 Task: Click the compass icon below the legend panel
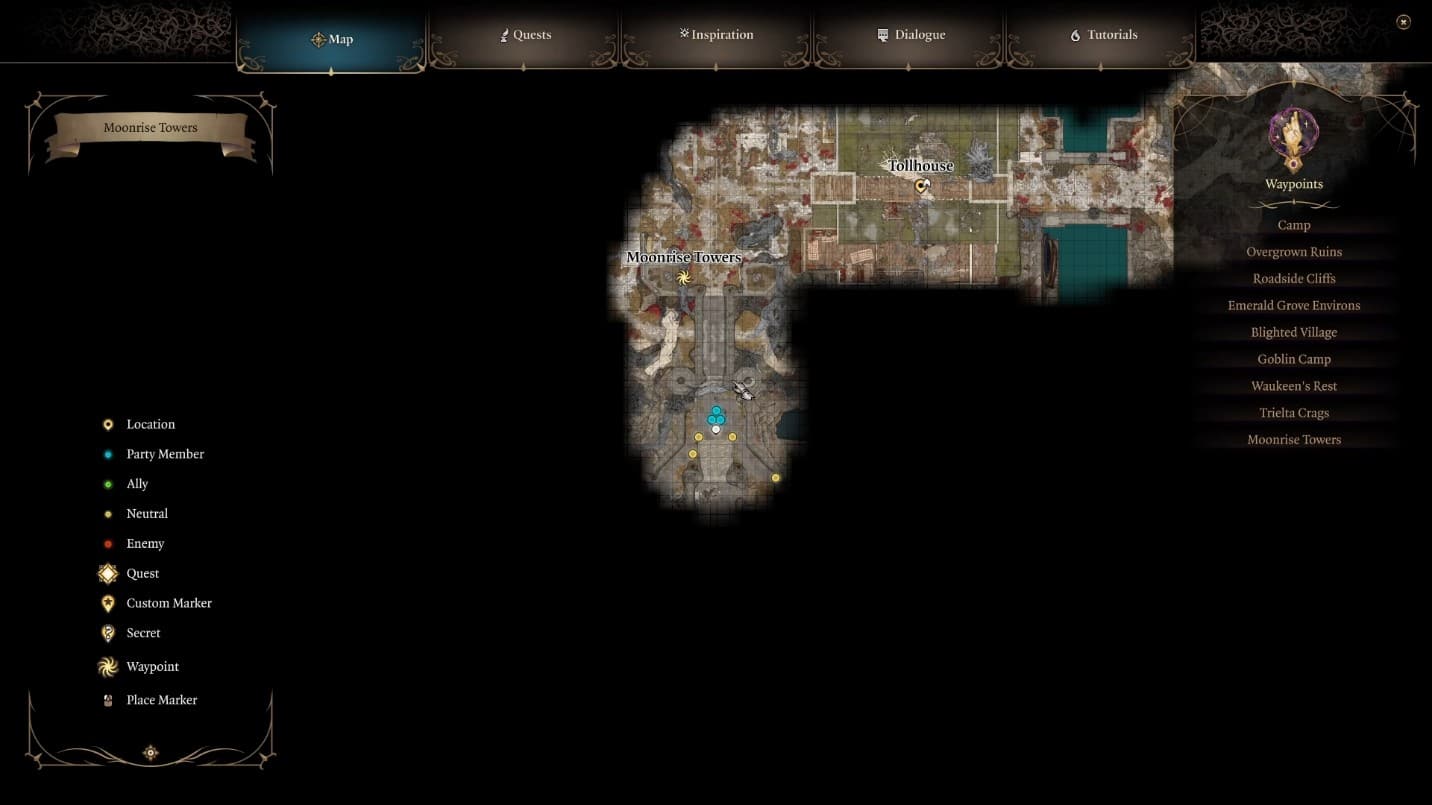[150, 752]
